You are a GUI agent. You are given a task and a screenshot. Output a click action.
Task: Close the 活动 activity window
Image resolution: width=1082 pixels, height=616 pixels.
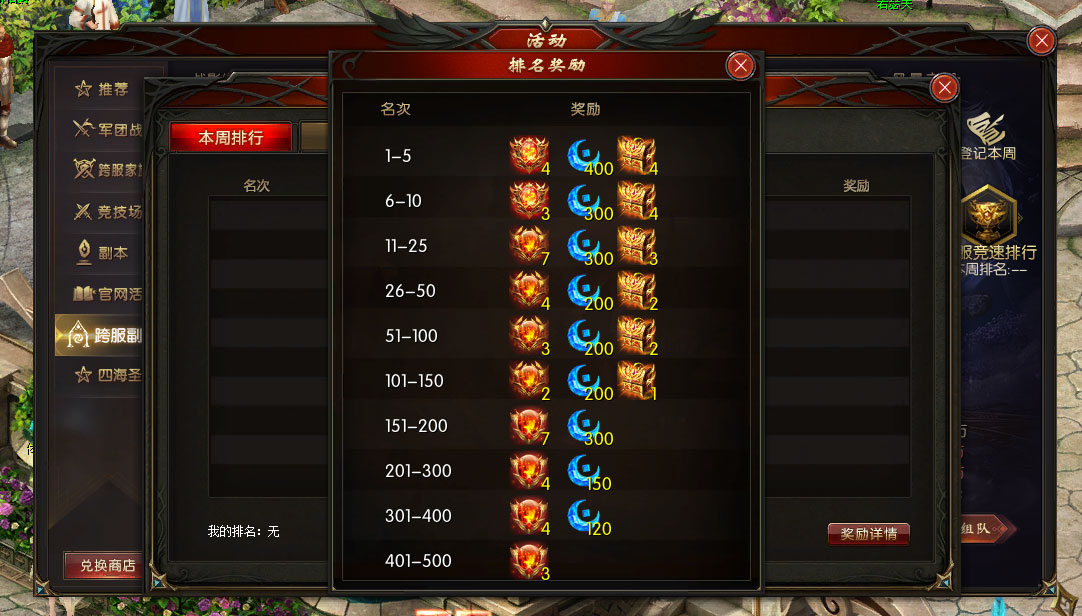[x=1042, y=41]
